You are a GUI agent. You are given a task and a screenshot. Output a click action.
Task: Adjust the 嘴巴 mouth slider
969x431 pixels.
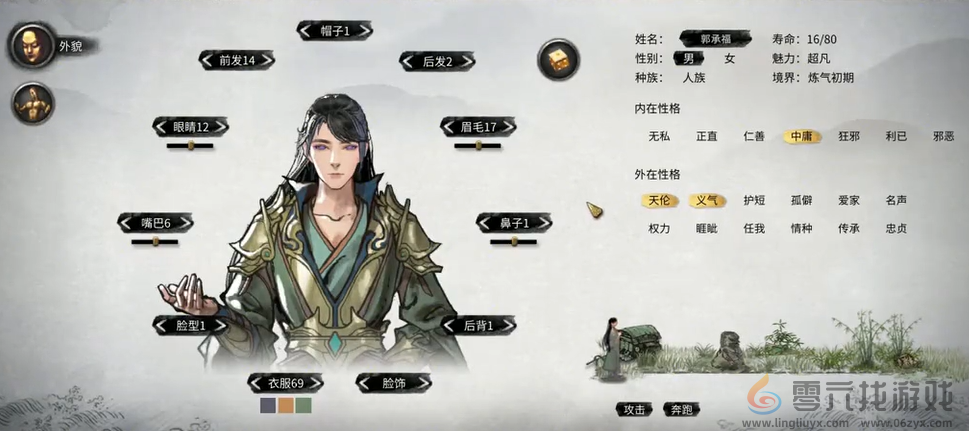coord(155,241)
